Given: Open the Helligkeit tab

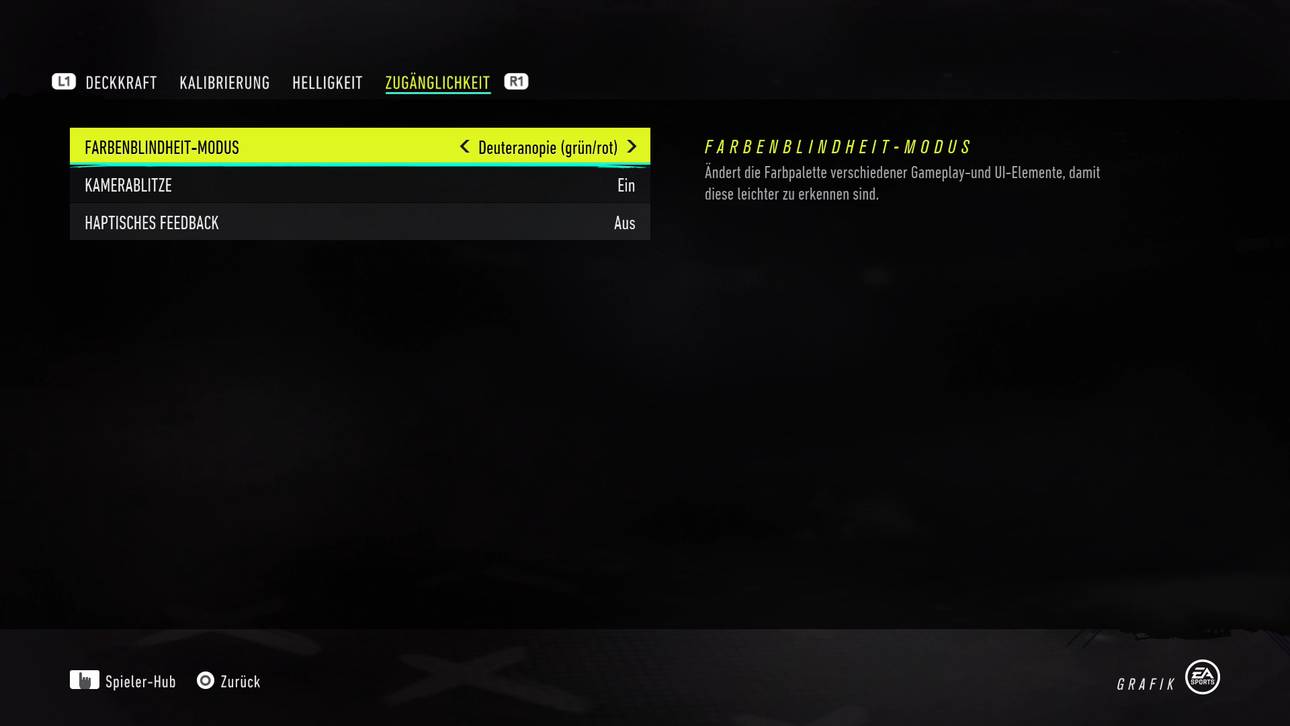Looking at the screenshot, I should point(327,82).
